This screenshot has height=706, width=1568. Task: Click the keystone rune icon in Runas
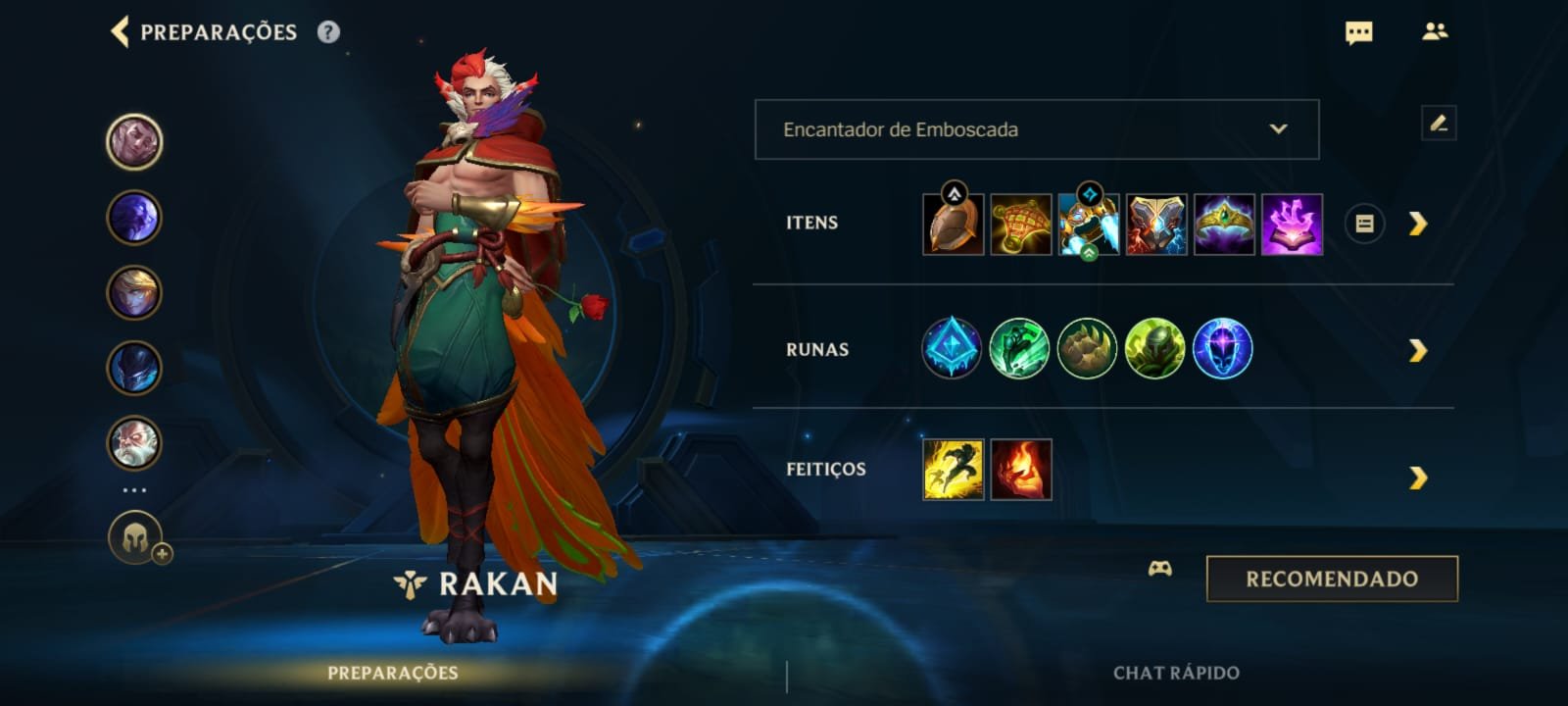(x=951, y=350)
